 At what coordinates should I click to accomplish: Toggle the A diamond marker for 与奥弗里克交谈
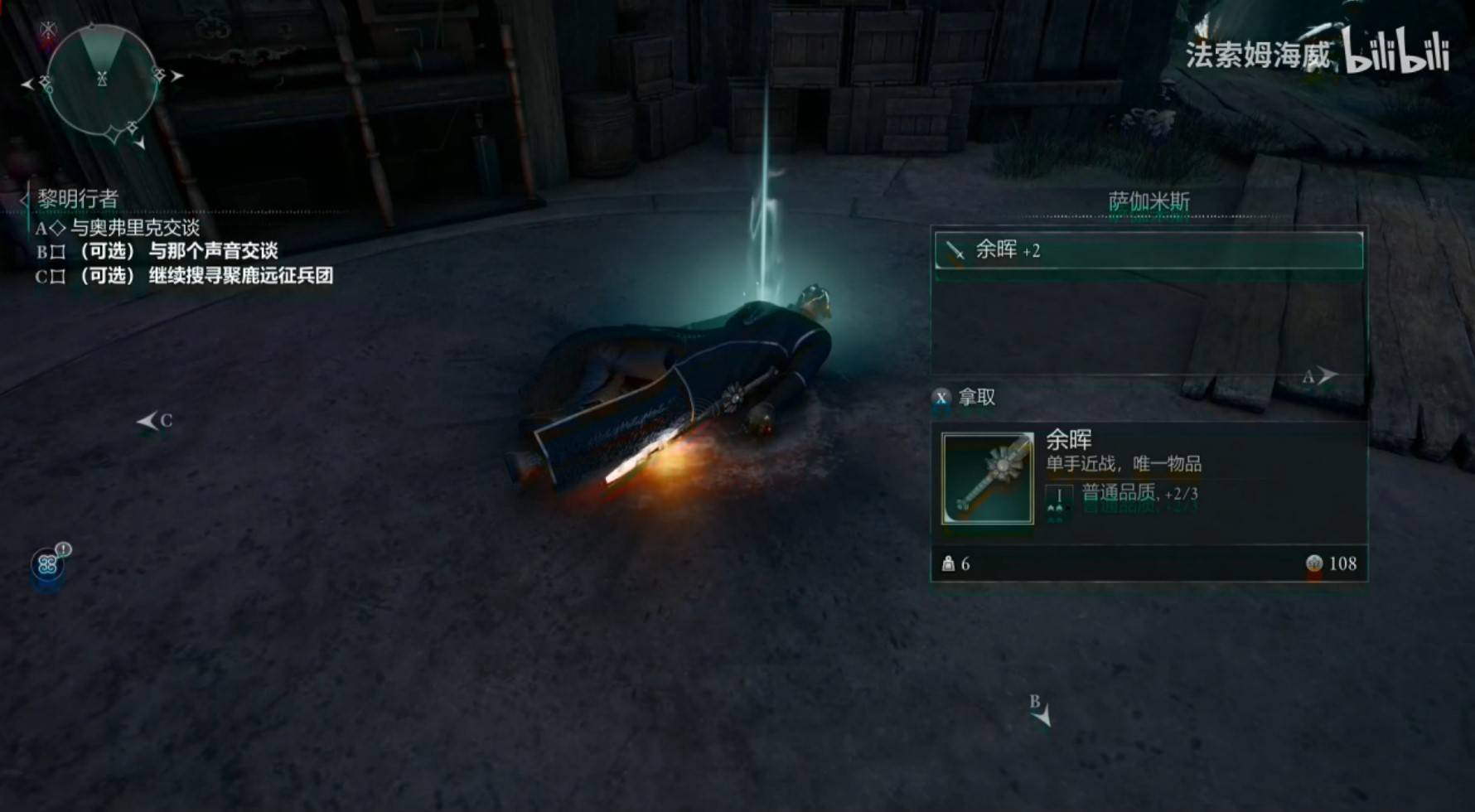(57, 226)
